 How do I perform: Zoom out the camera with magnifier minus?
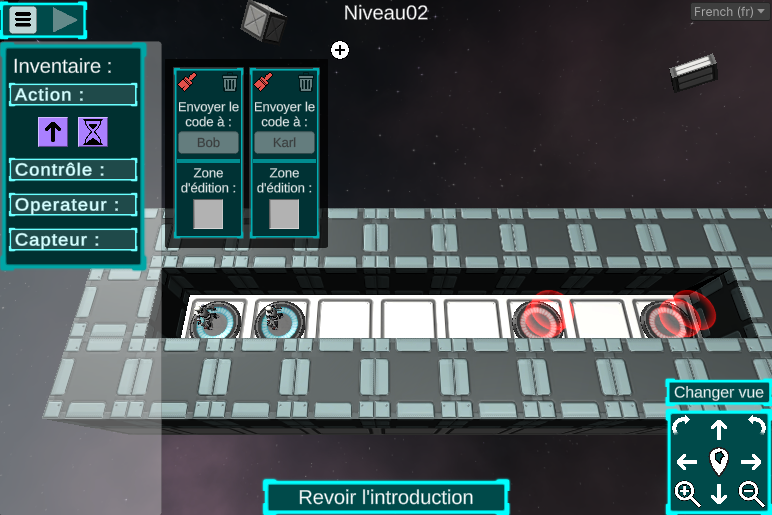tap(751, 493)
